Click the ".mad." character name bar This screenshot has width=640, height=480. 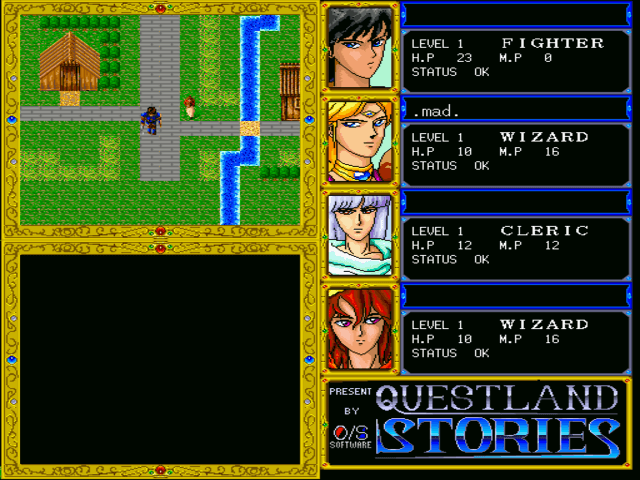(x=515, y=110)
